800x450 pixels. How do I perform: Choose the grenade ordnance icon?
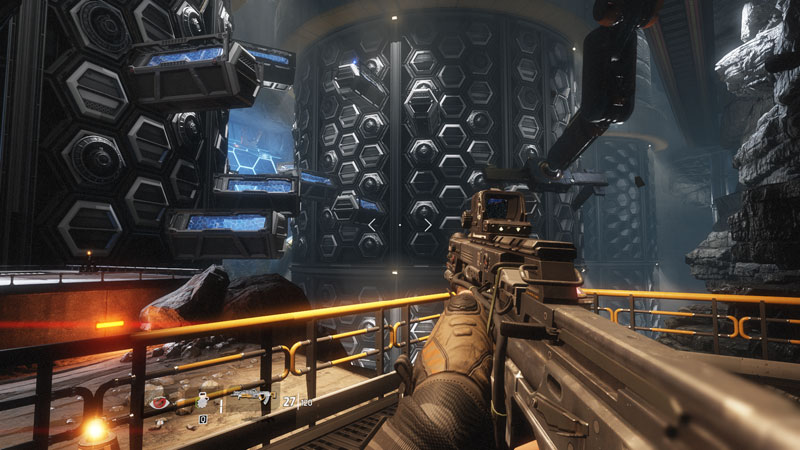[x=201, y=399]
